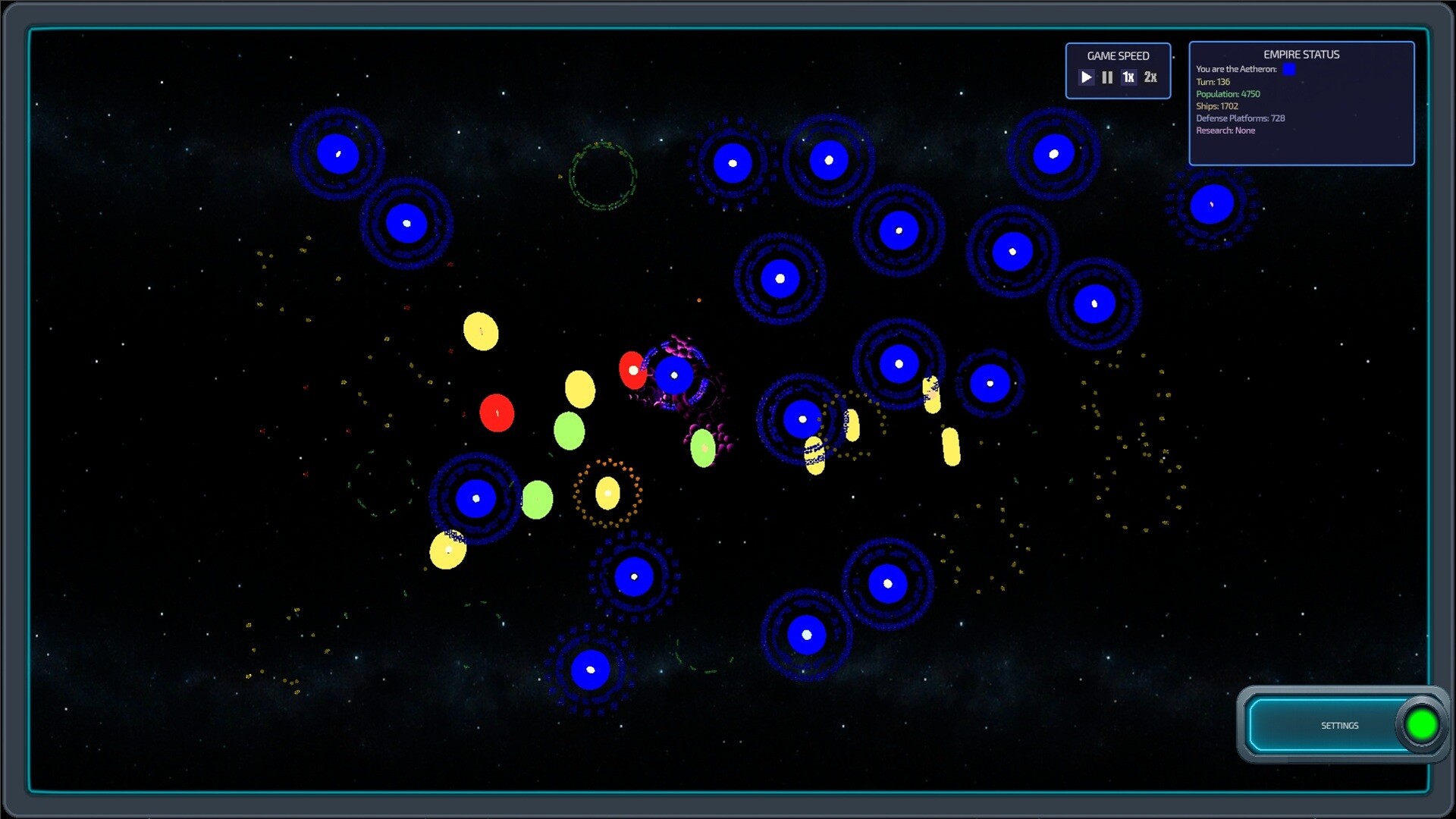Click the Empire Status panel title
This screenshot has height=819, width=1456.
pyautogui.click(x=1301, y=54)
